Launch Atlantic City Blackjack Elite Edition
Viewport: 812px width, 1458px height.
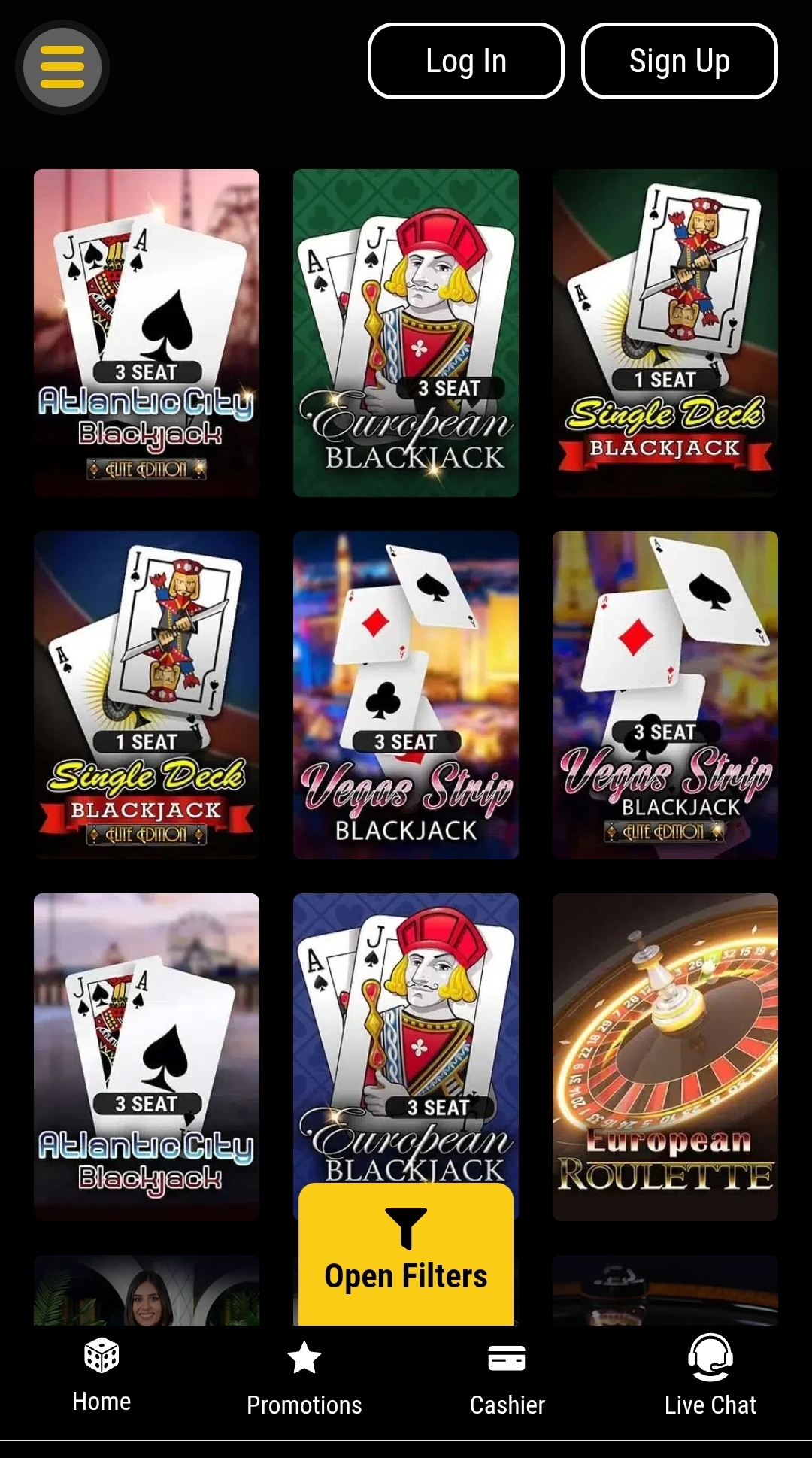pyautogui.click(x=147, y=332)
